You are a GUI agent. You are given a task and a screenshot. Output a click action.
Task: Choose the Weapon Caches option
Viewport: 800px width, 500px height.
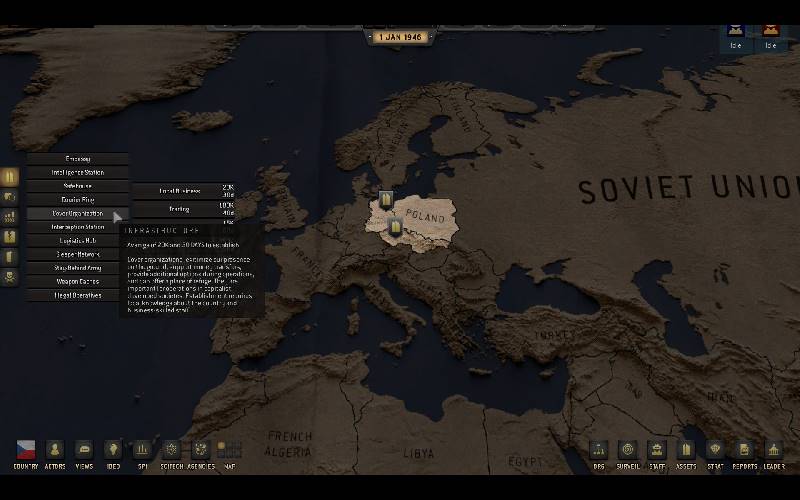tap(78, 281)
